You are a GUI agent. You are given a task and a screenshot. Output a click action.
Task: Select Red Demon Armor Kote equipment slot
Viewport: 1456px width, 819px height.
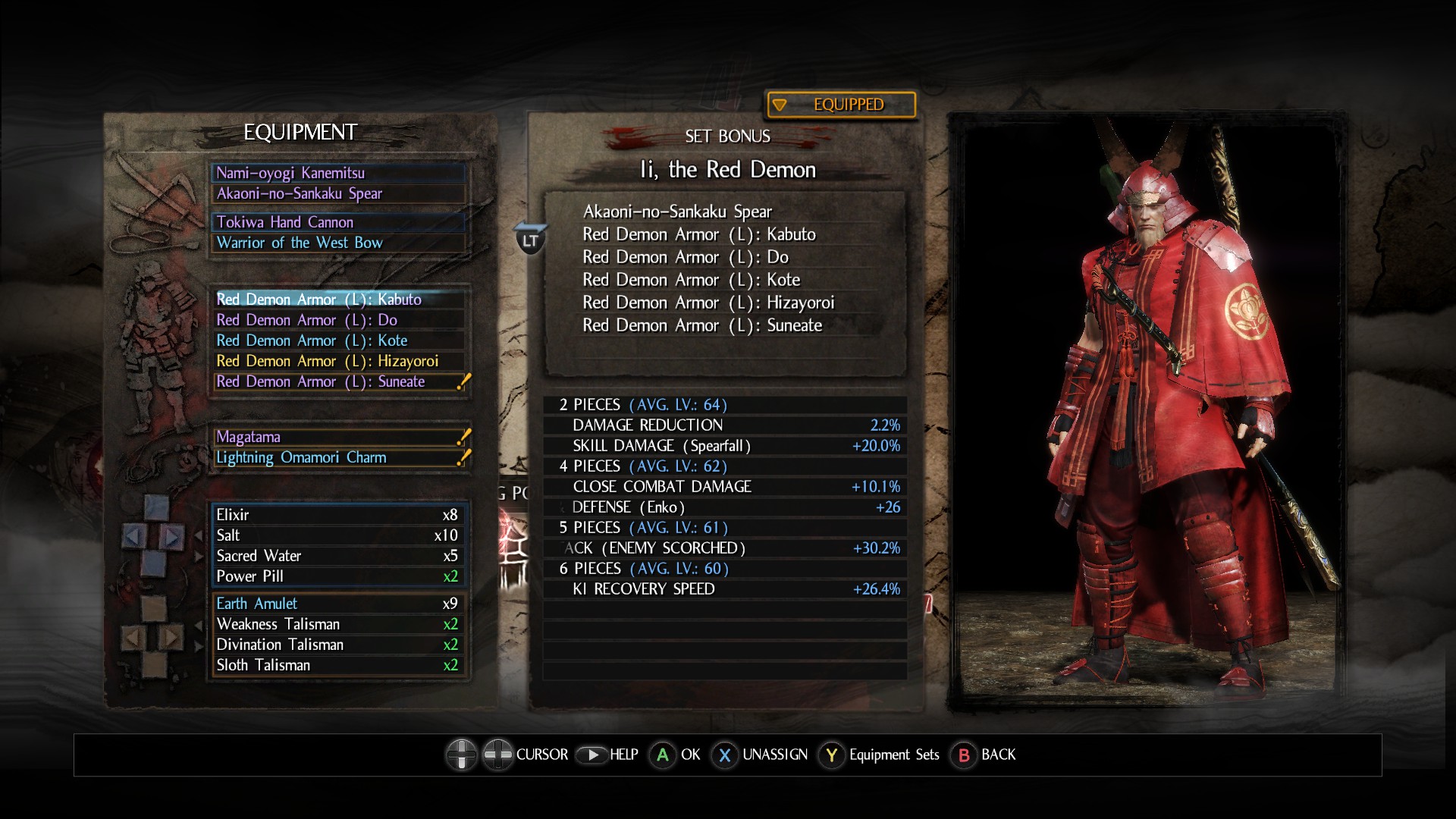point(338,340)
